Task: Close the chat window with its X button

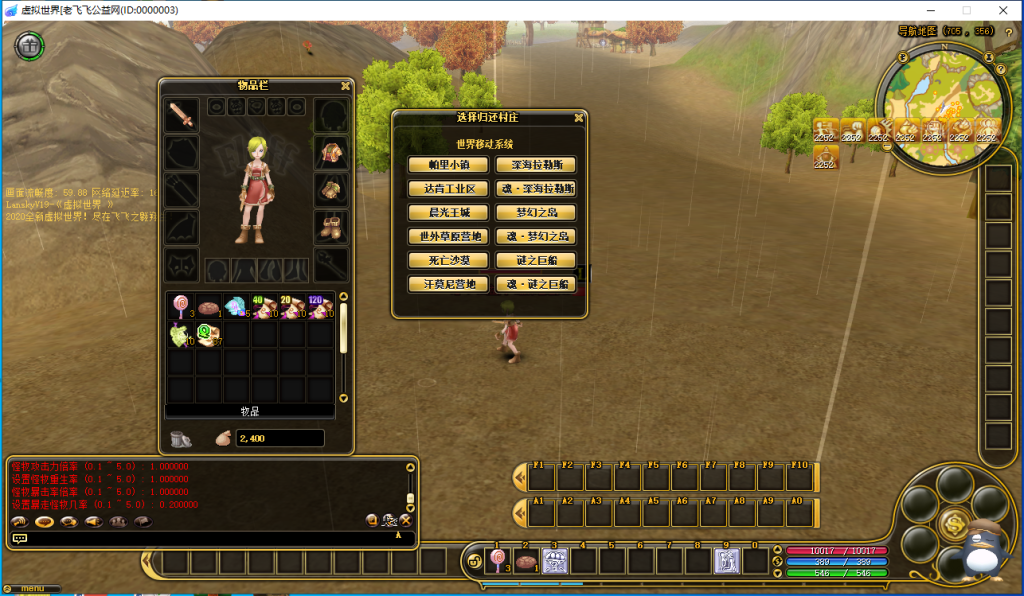Action: pyautogui.click(x=406, y=520)
